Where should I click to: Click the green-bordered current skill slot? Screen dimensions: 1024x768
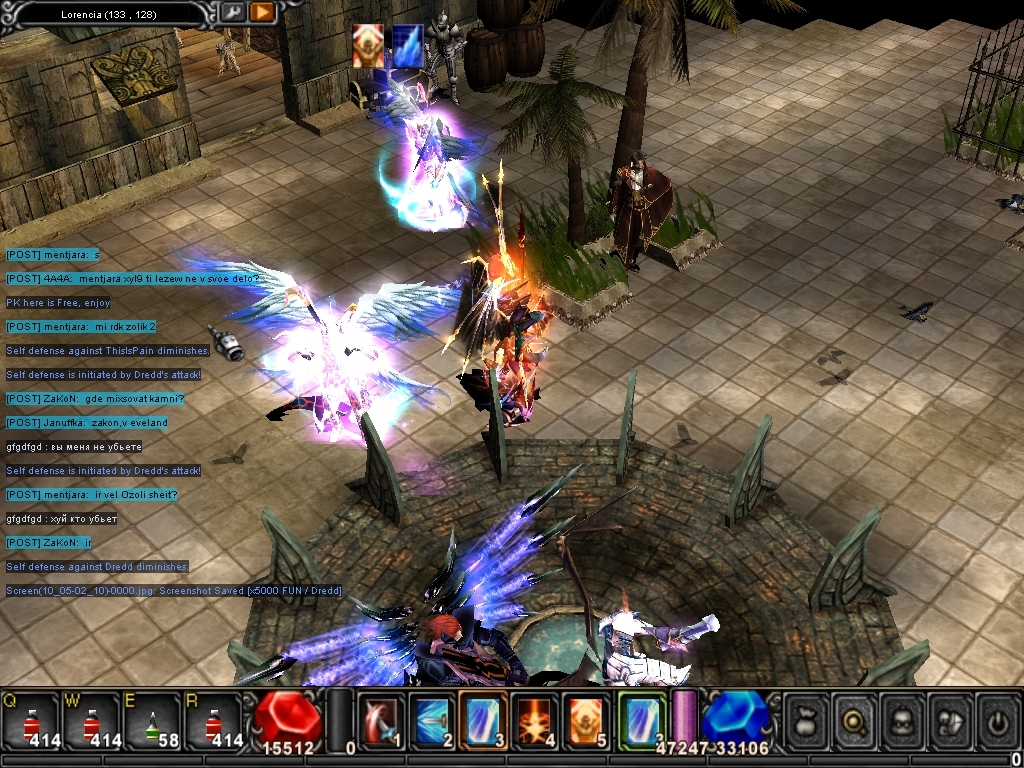(641, 721)
